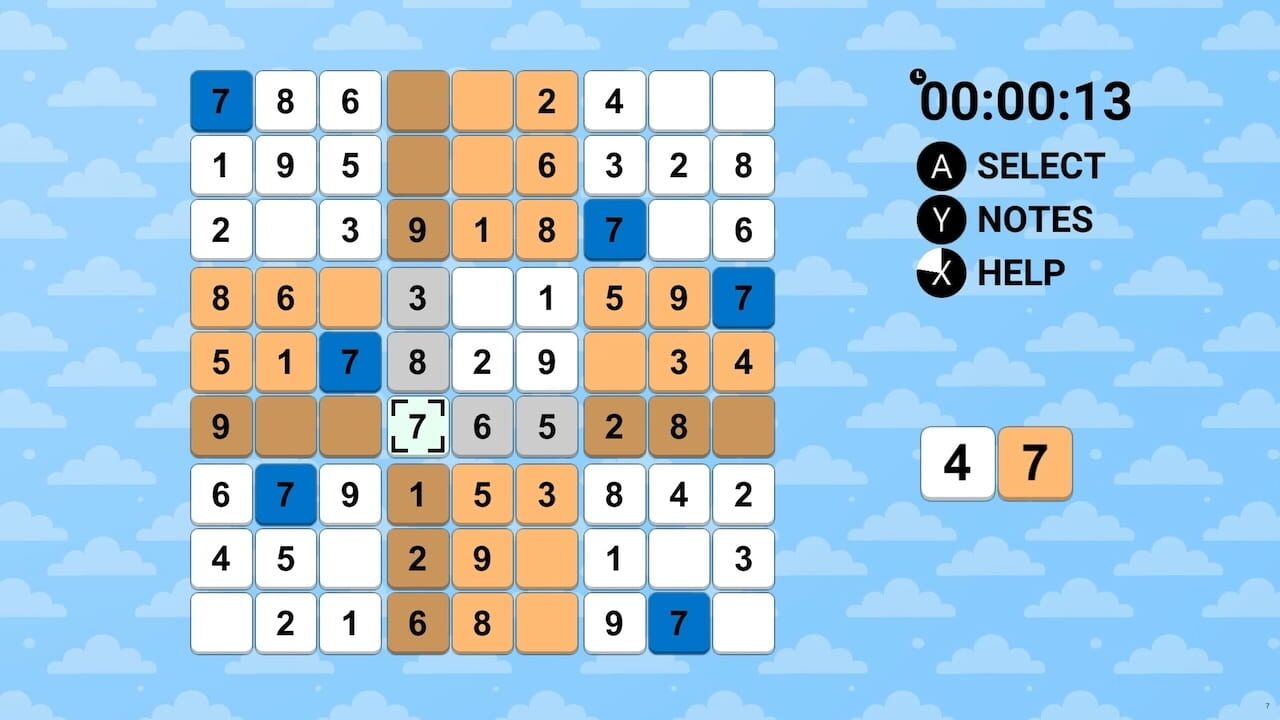Click the empty cell next to 8 bottom row

547,623
